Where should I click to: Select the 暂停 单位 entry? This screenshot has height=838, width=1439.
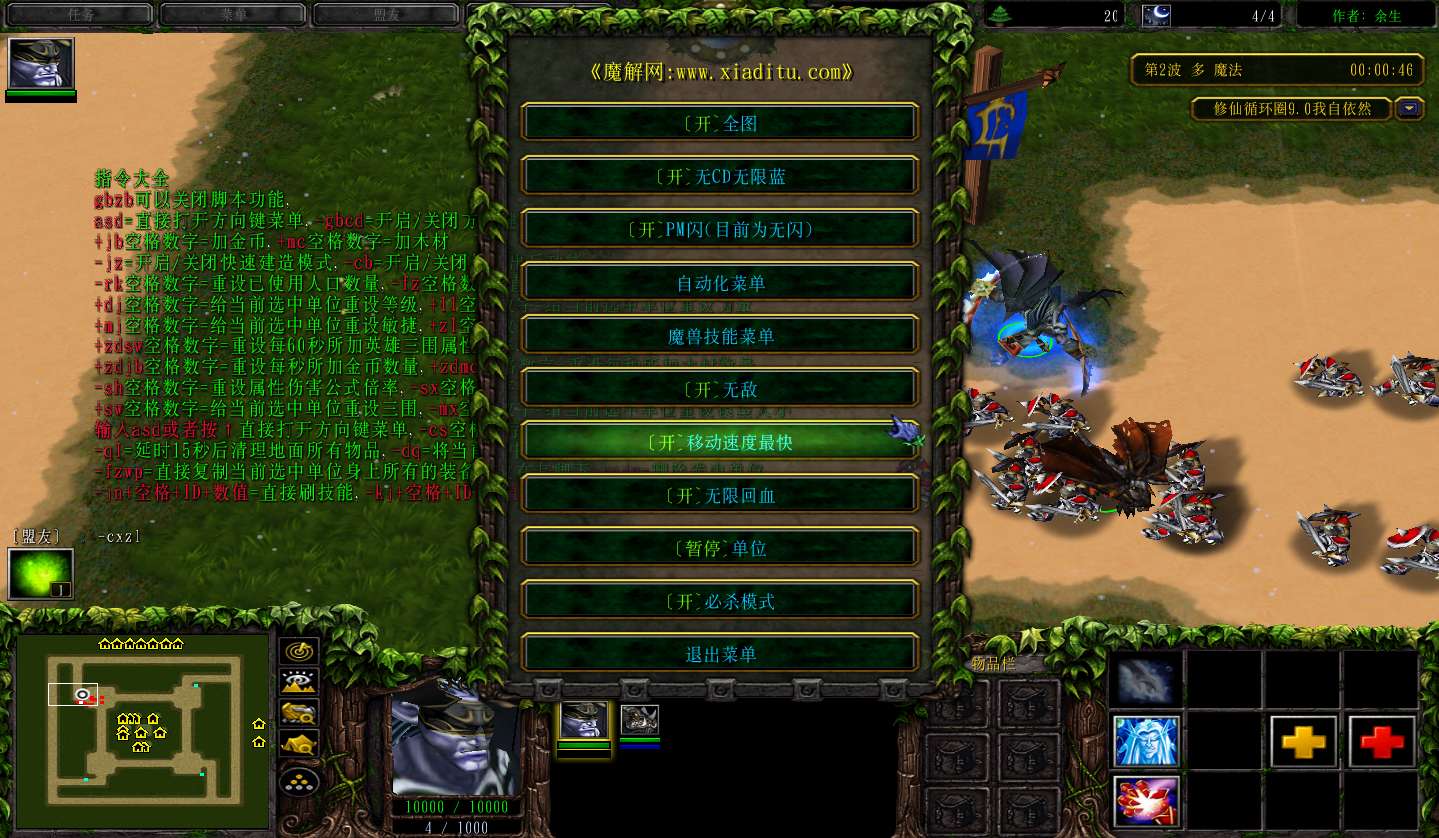[719, 548]
